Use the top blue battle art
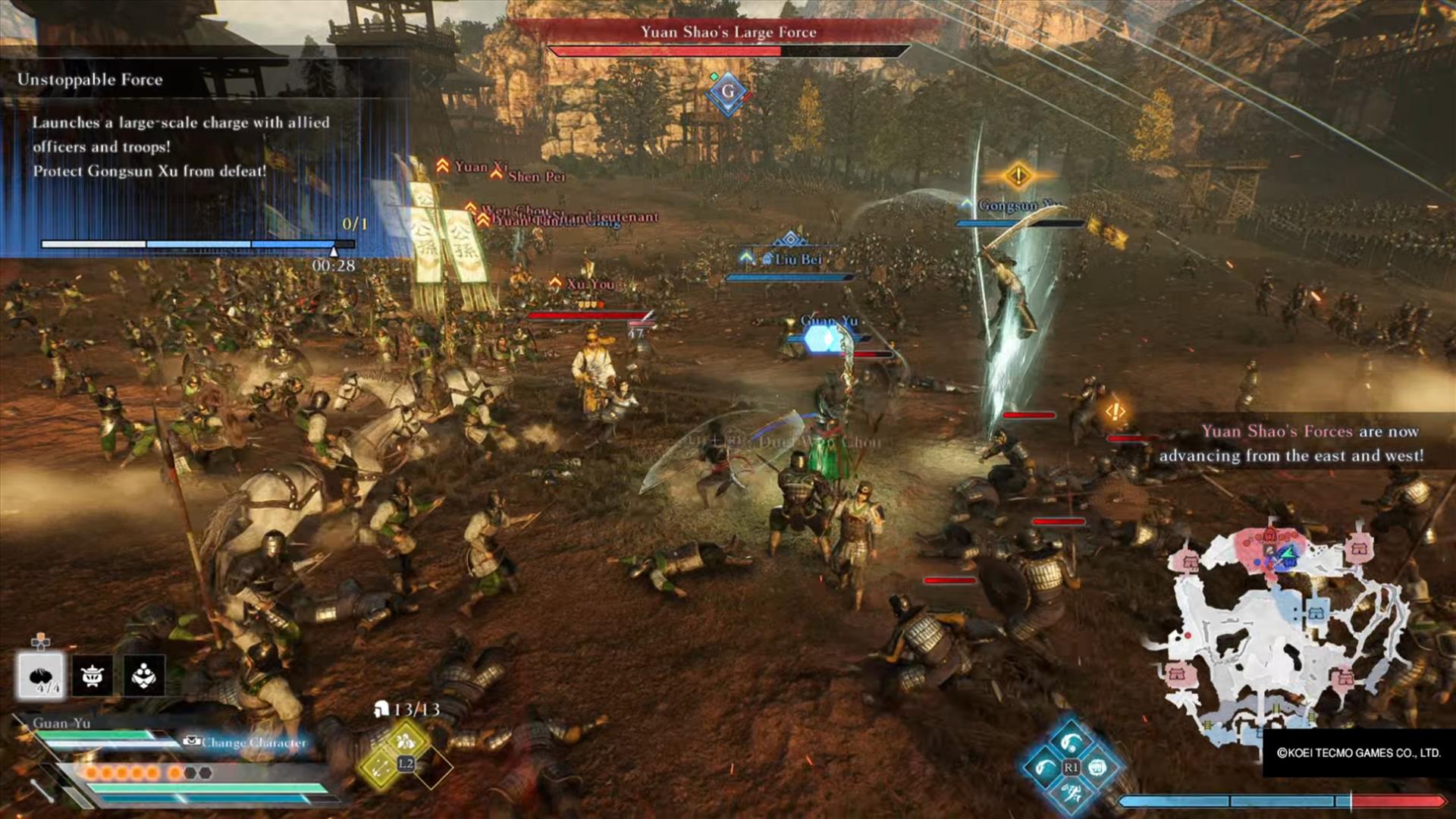 pyautogui.click(x=1070, y=742)
